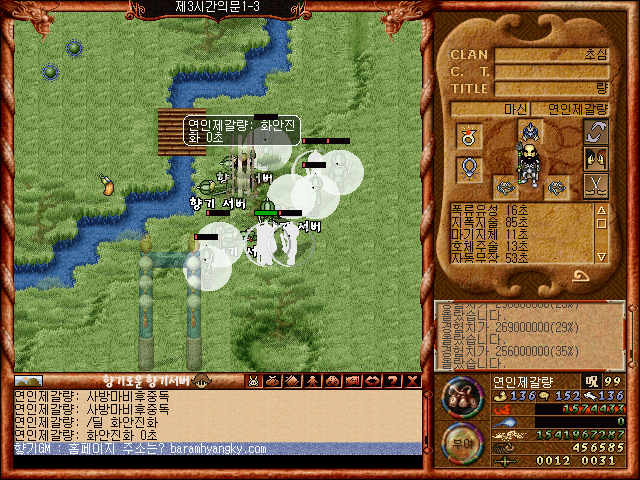640x480 pixels.
Task: Click the rabbit face toolbar icon
Action: [x=254, y=380]
